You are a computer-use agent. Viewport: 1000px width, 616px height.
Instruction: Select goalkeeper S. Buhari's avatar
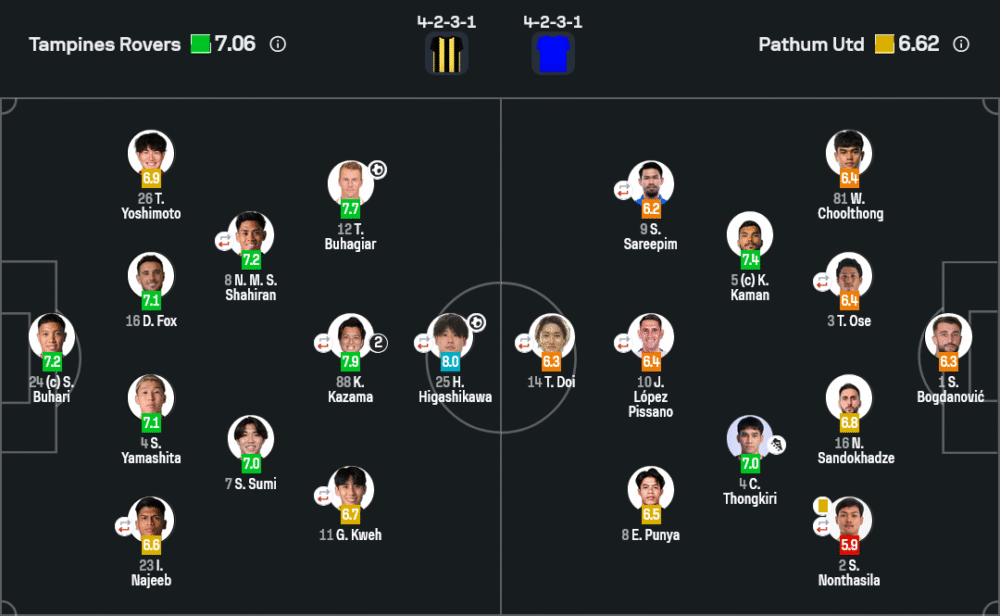tap(51, 337)
